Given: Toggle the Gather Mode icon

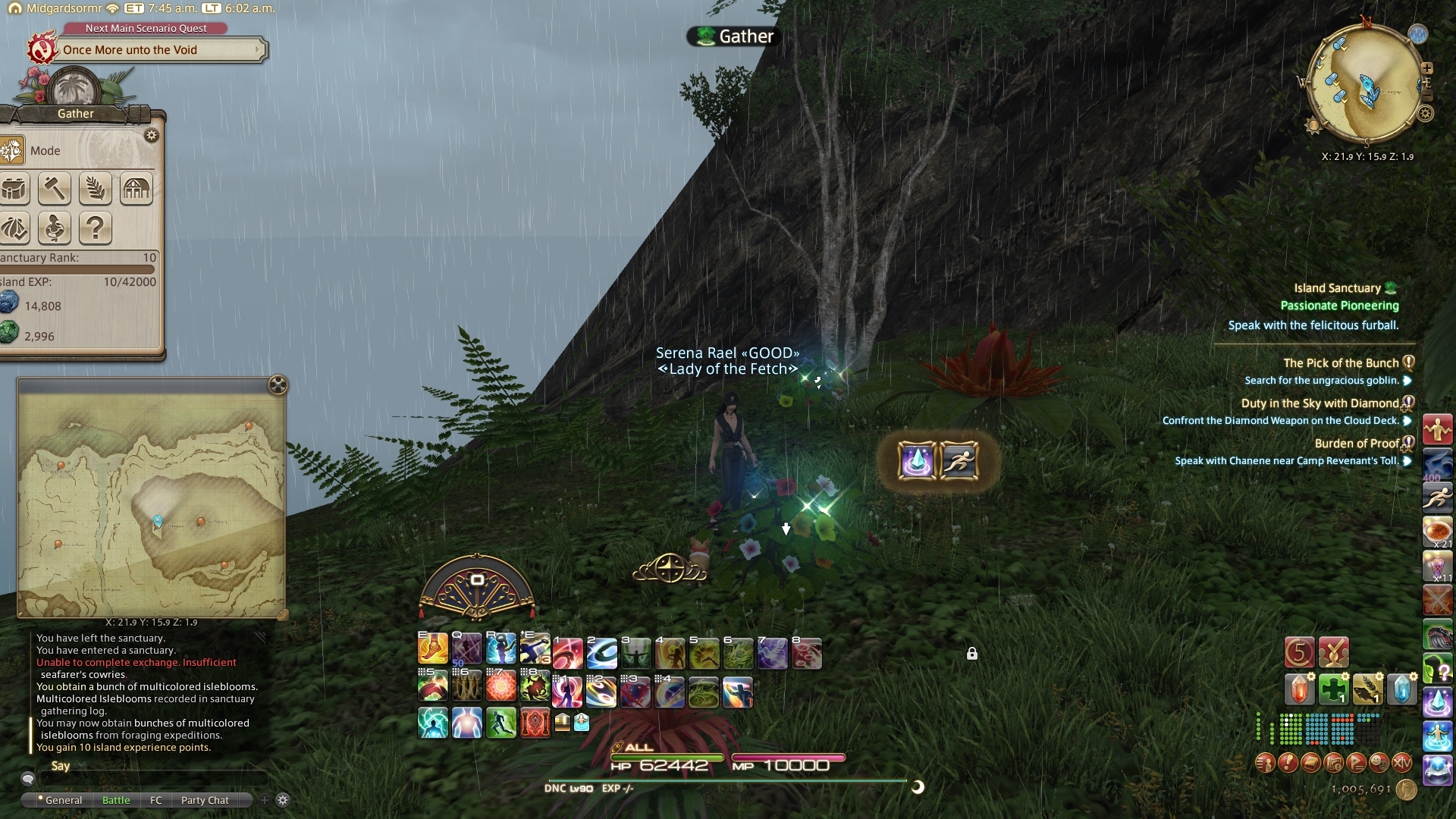Looking at the screenshot, I should (x=13, y=150).
